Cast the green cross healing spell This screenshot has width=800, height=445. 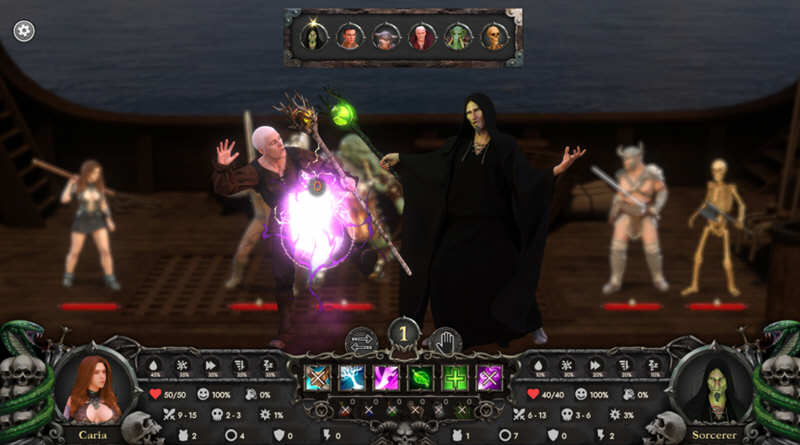pyautogui.click(x=455, y=378)
